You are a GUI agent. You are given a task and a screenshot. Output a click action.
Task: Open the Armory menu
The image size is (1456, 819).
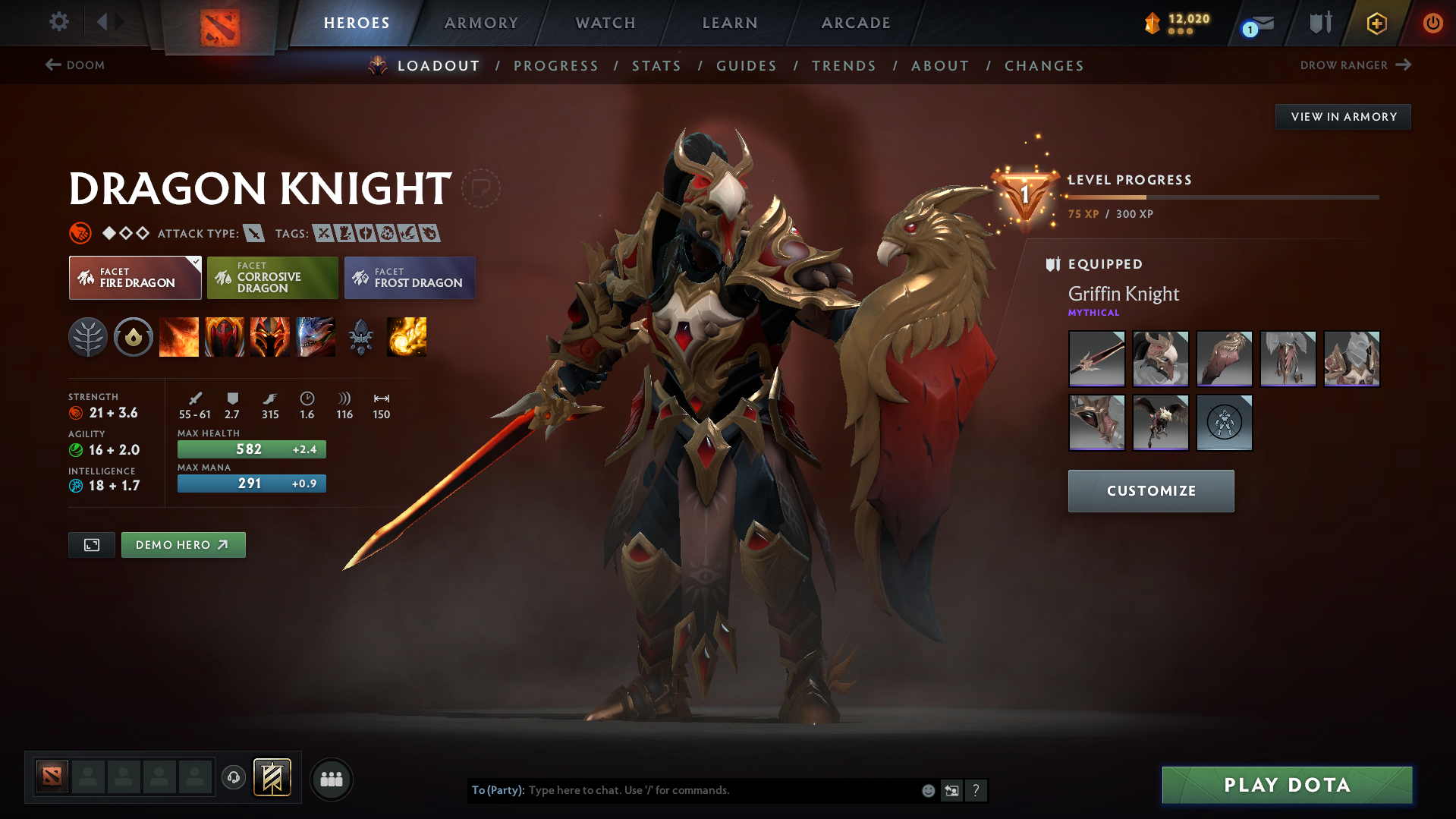tap(481, 23)
